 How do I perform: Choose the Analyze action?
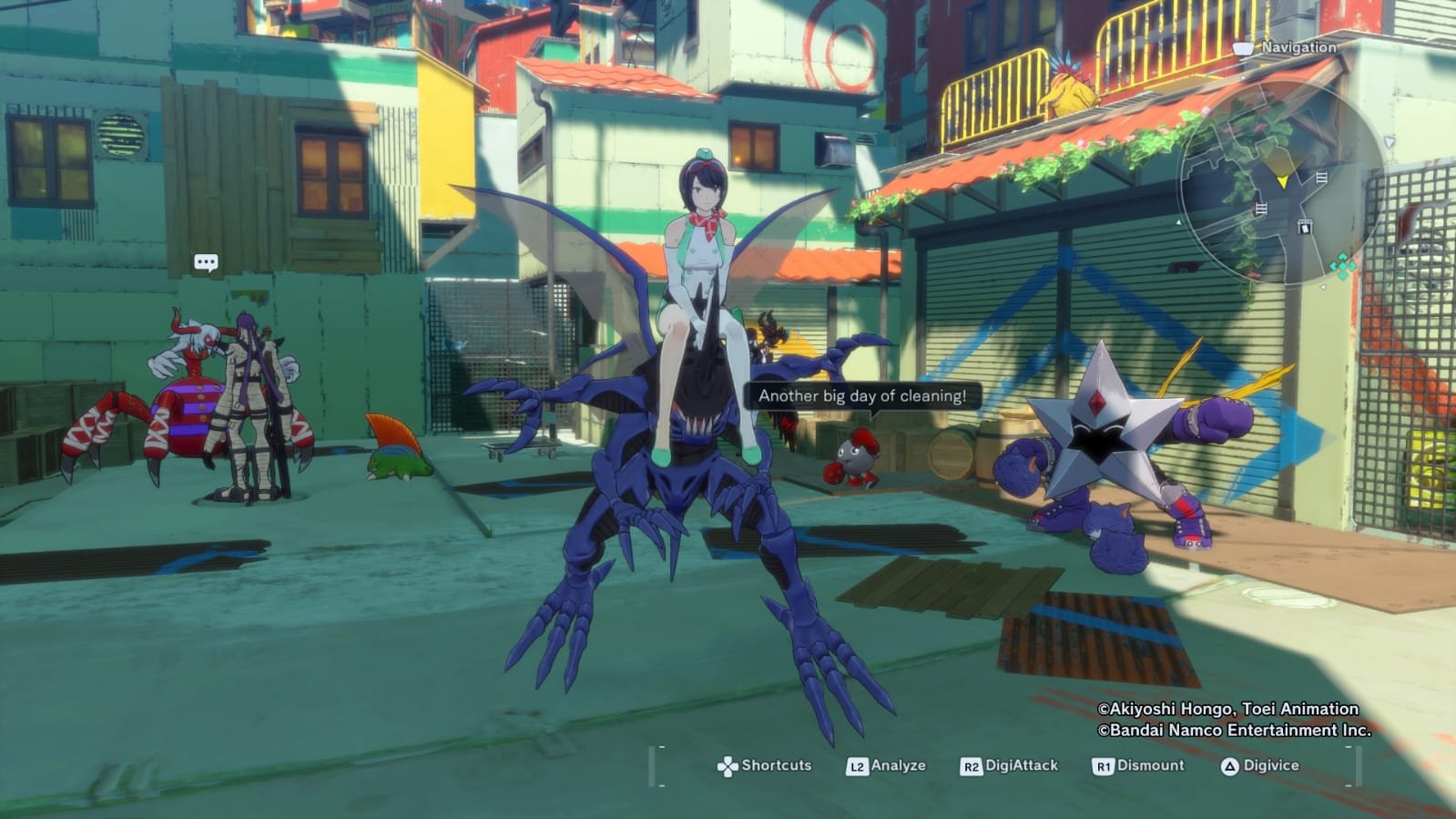coord(887,766)
